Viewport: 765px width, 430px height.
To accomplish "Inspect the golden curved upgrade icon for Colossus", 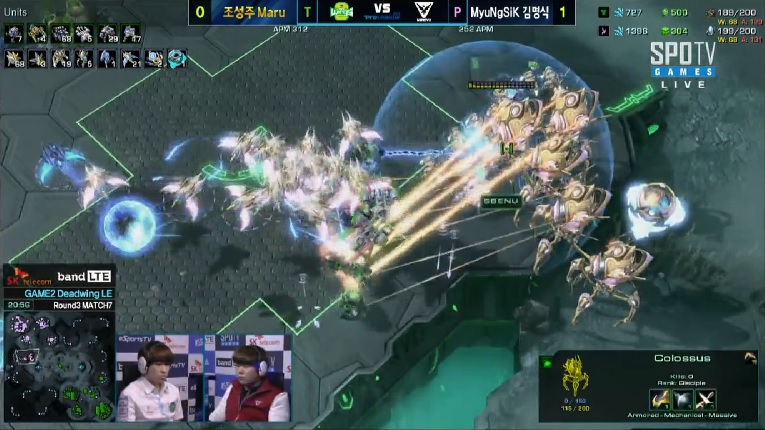I will pos(662,400).
